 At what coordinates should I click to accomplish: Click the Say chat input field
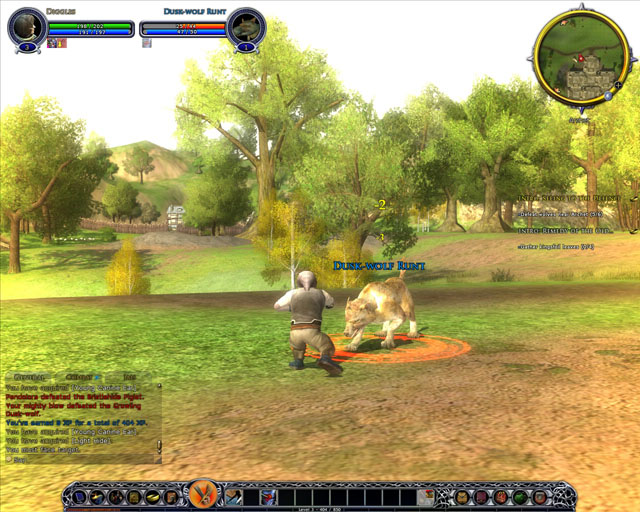point(80,459)
